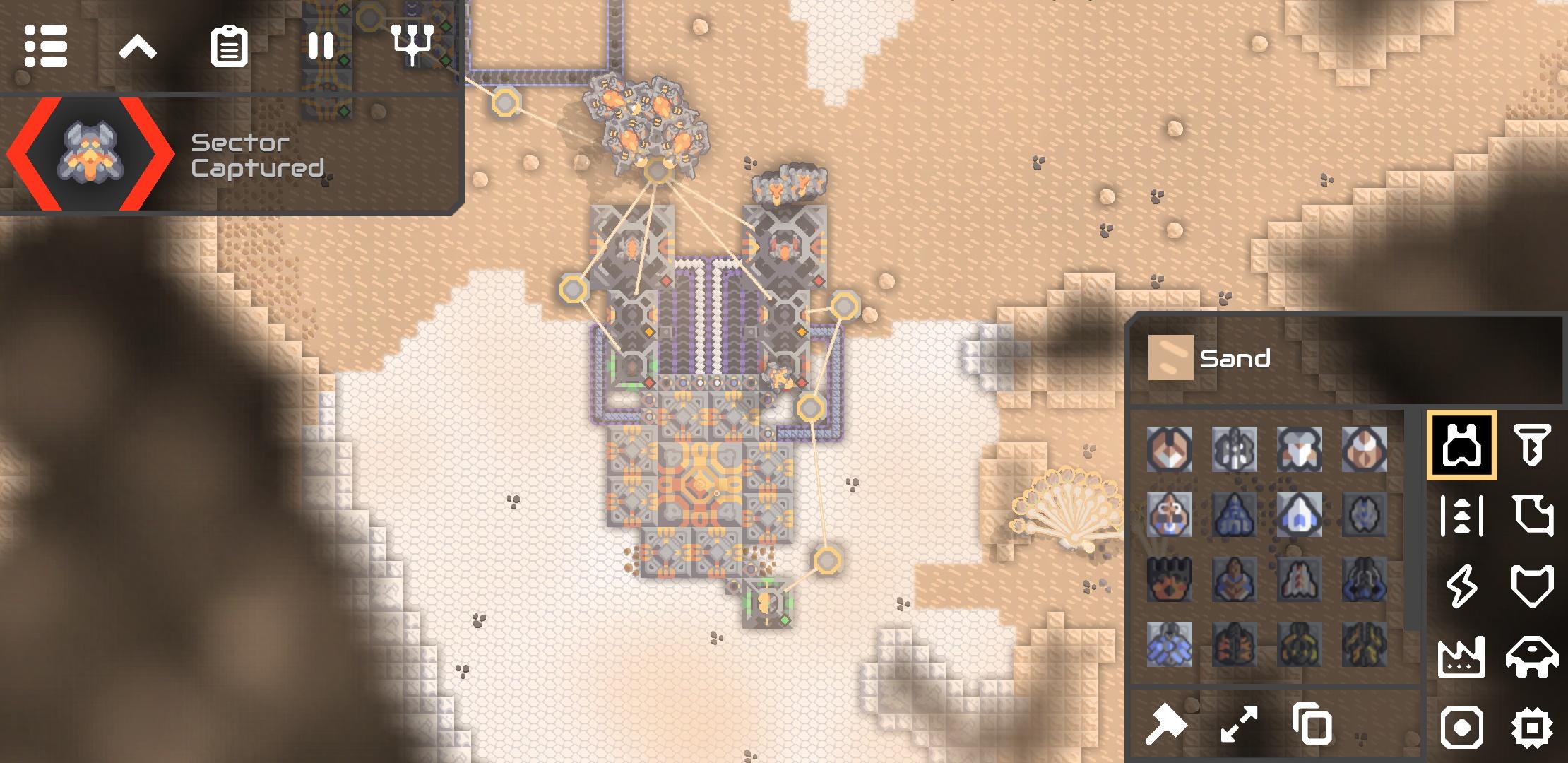Screen dimensions: 1568x763
Task: Open the factory crafting category
Action: click(1461, 657)
